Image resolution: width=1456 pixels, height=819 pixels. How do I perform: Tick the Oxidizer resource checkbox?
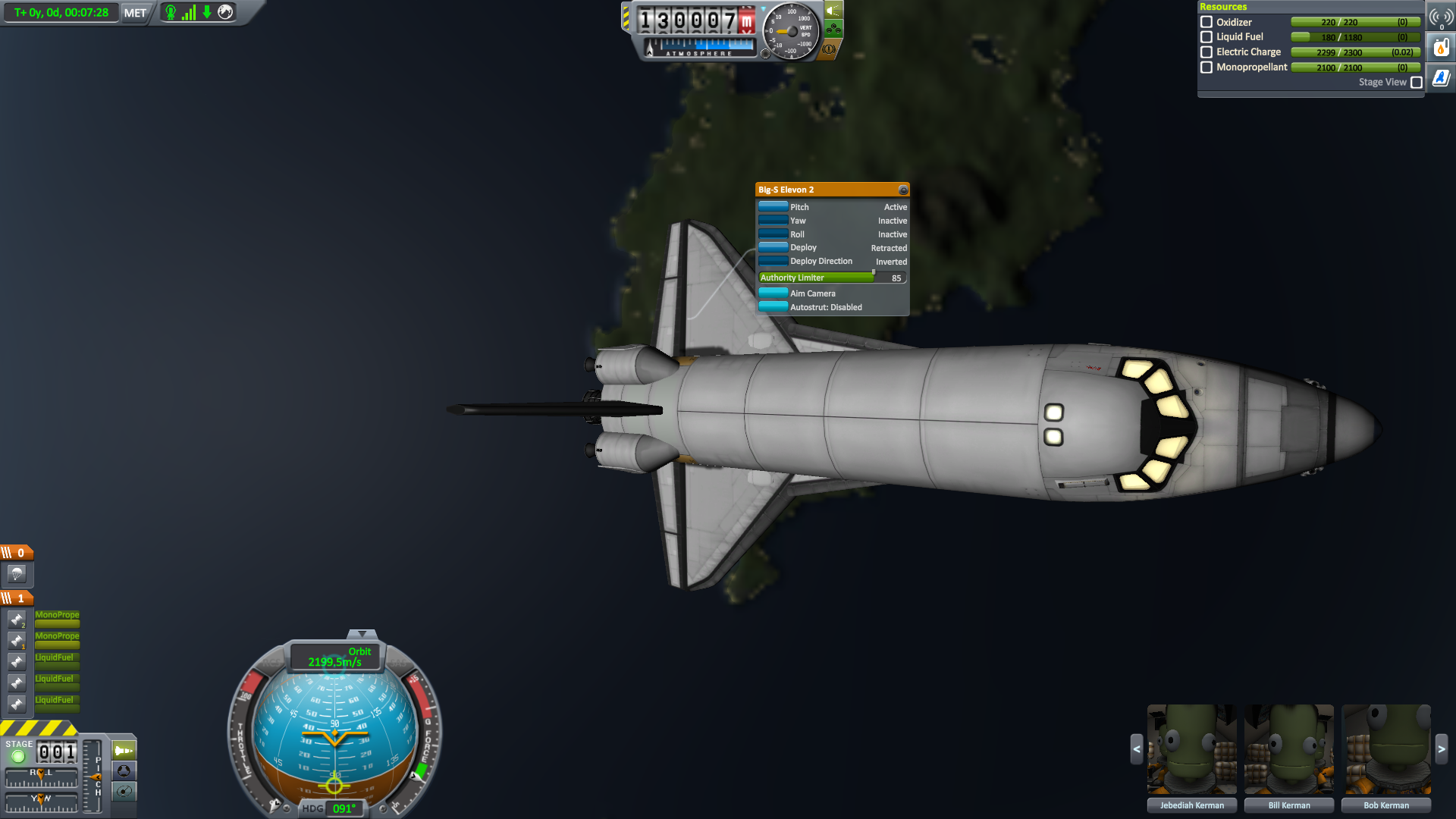pos(1206,22)
